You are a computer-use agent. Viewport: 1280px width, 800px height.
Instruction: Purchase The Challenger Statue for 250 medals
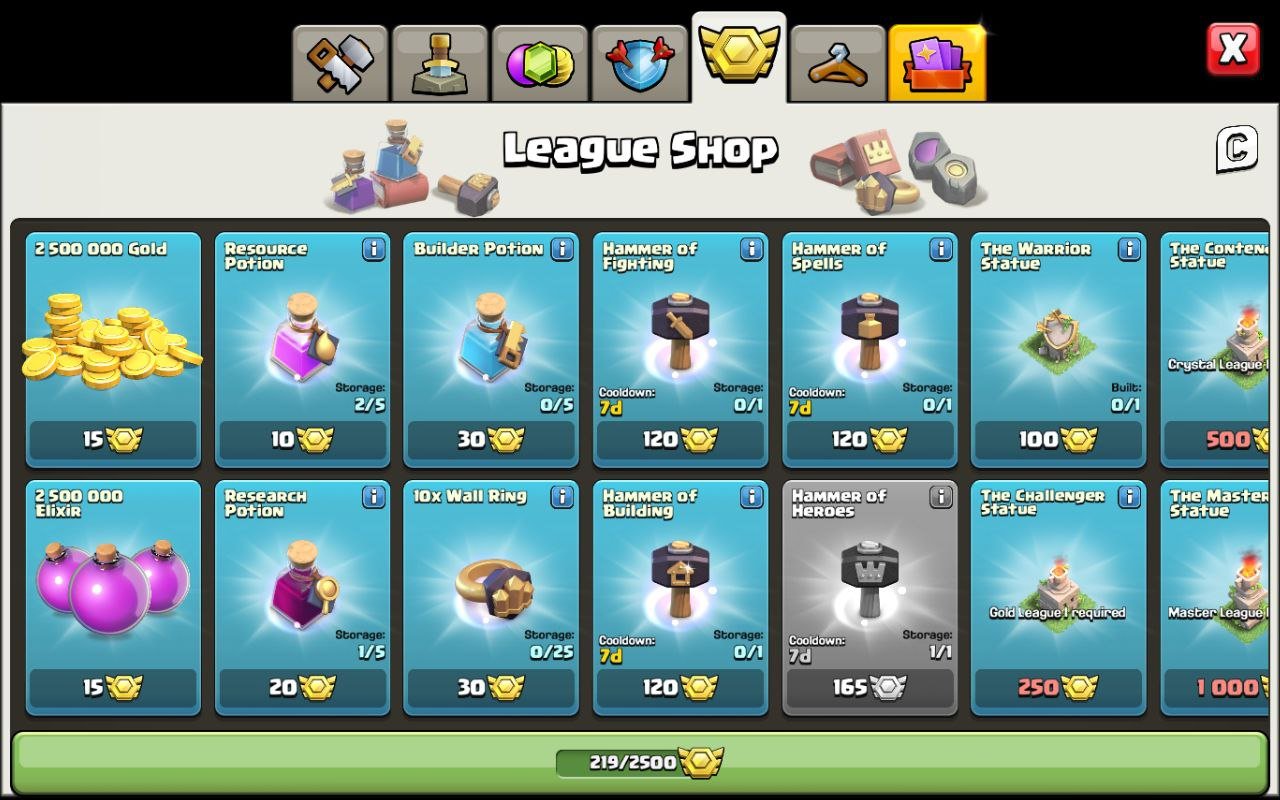1058,689
